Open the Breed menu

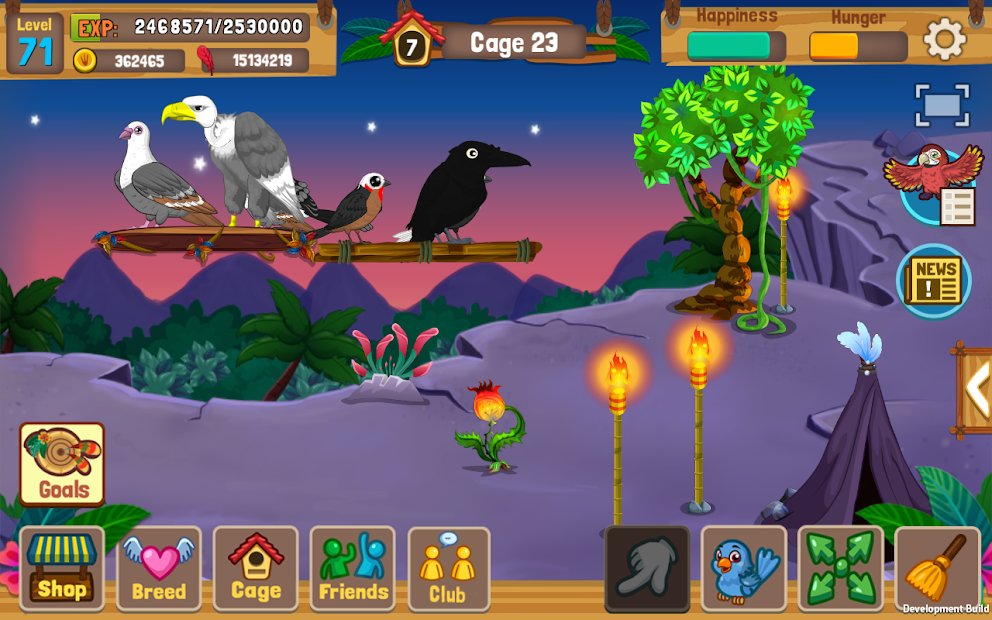159,569
